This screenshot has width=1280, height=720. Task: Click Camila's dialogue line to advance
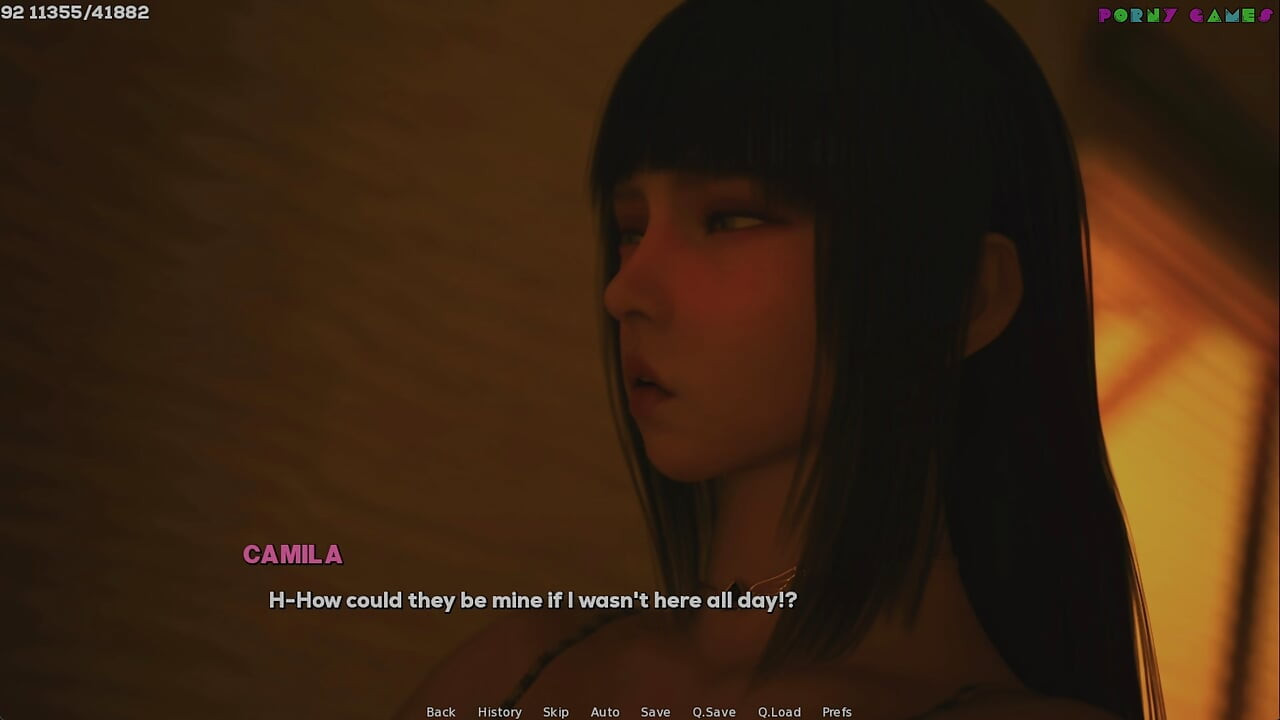(x=532, y=600)
